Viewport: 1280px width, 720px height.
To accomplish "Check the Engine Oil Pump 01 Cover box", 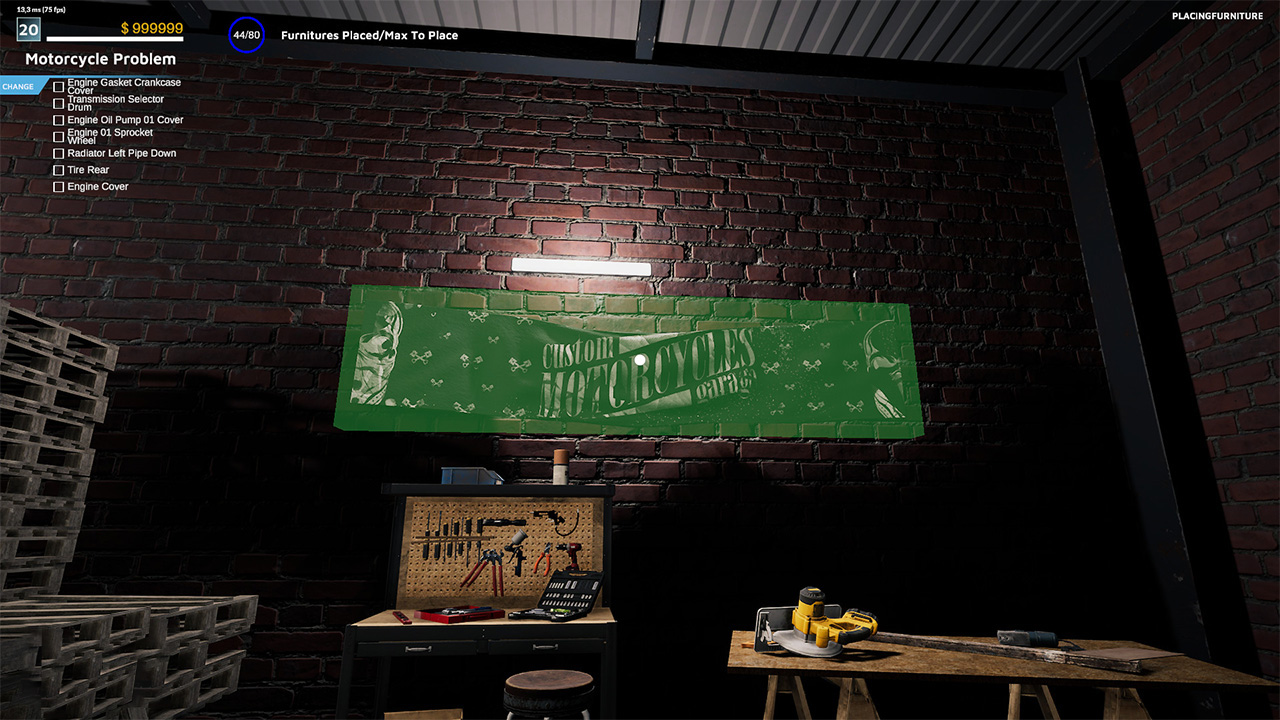I will pyautogui.click(x=58, y=120).
